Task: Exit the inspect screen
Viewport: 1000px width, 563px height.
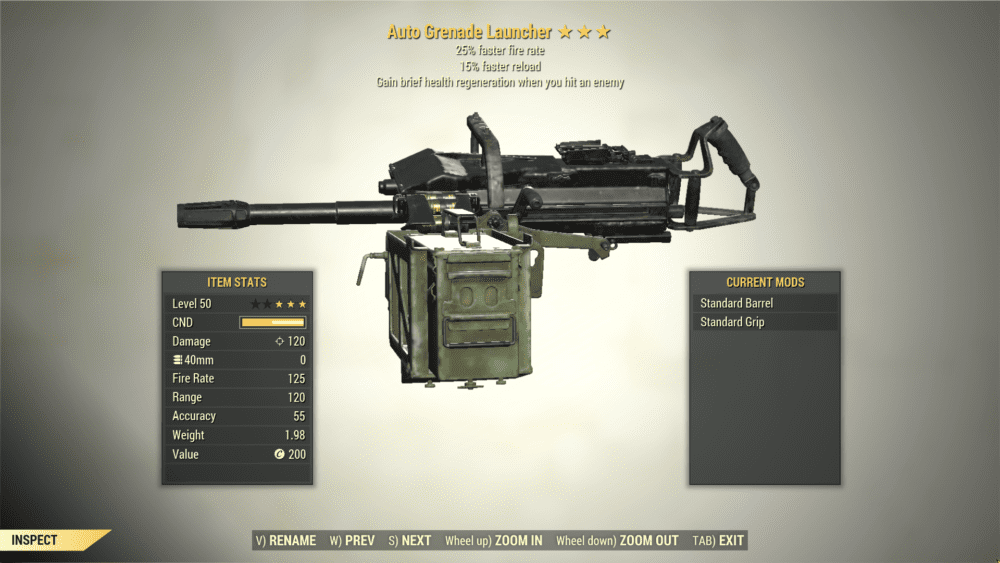Action: [719, 541]
